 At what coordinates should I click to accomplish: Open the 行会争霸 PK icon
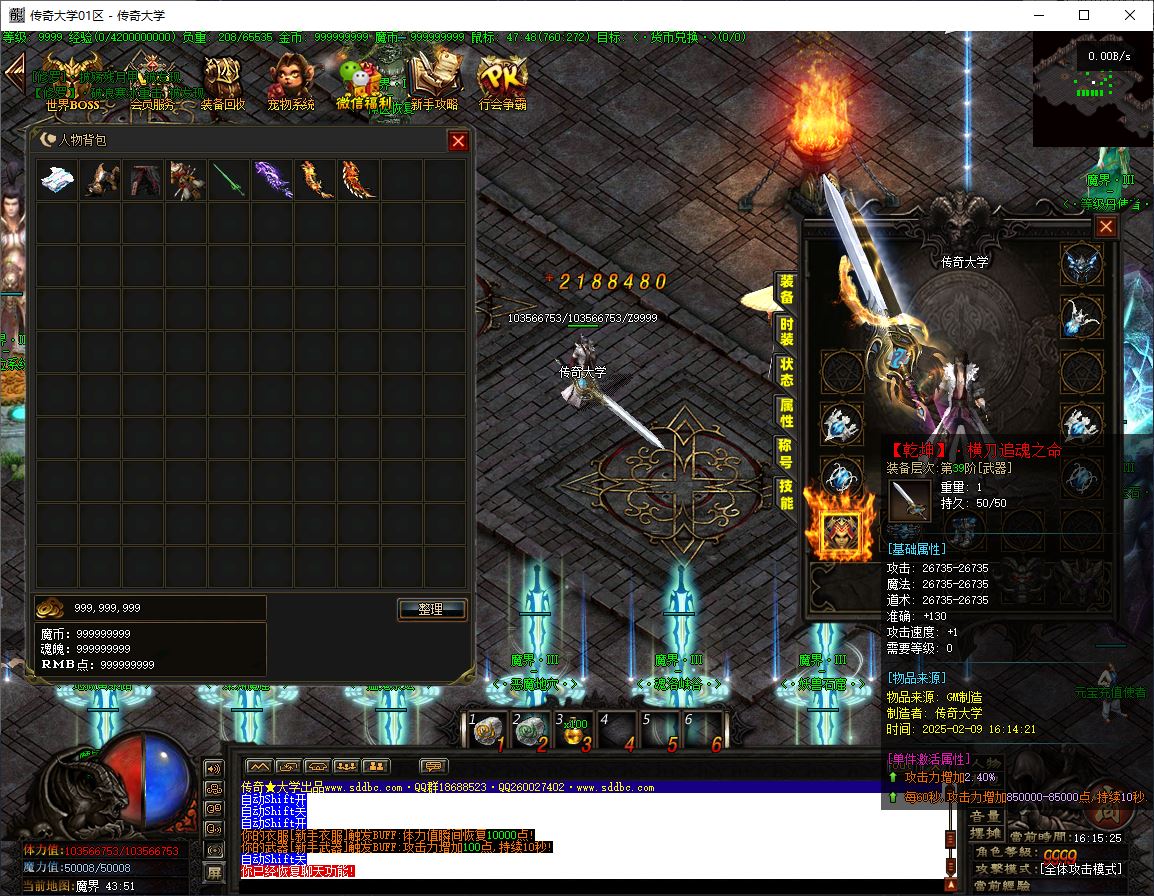[502, 78]
